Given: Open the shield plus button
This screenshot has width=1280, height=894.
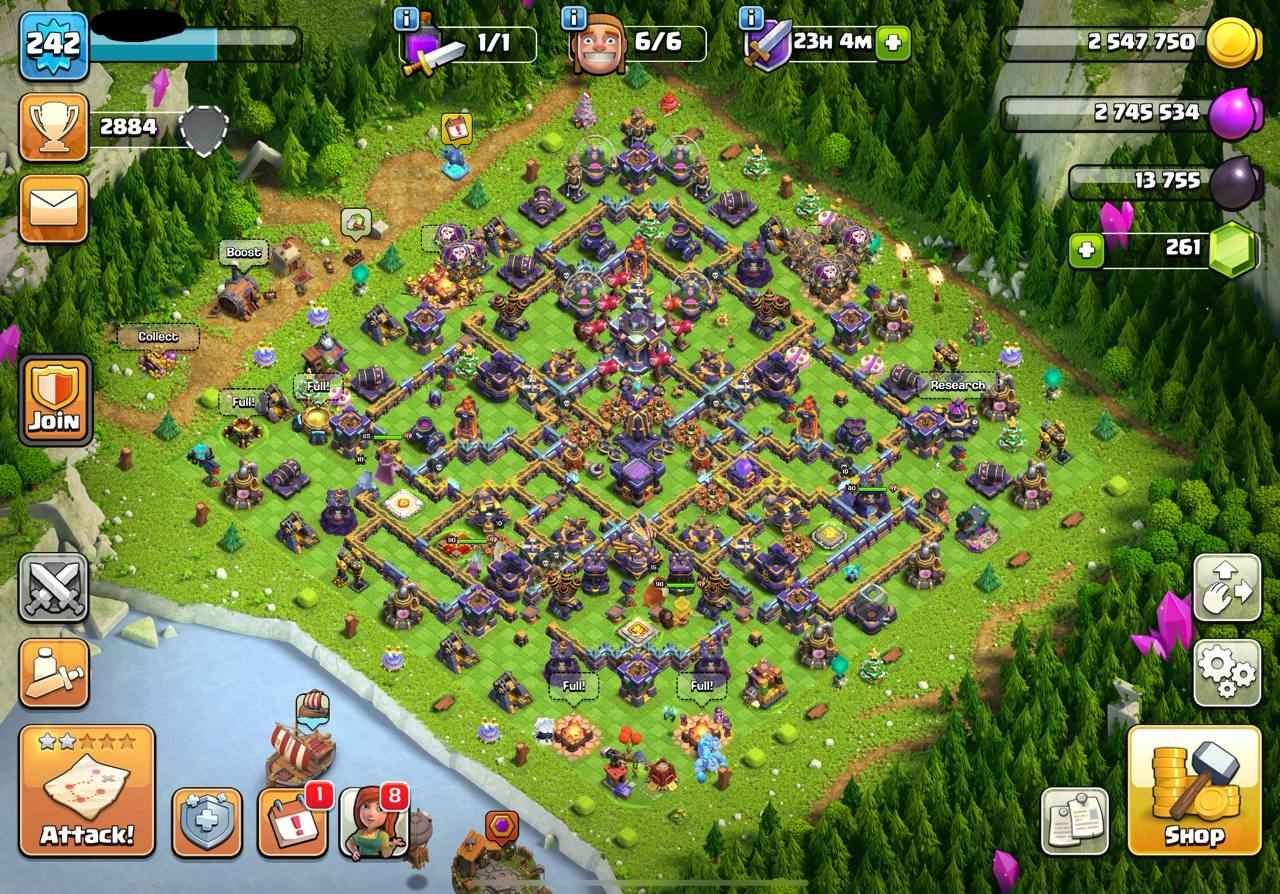Looking at the screenshot, I should 207,823.
